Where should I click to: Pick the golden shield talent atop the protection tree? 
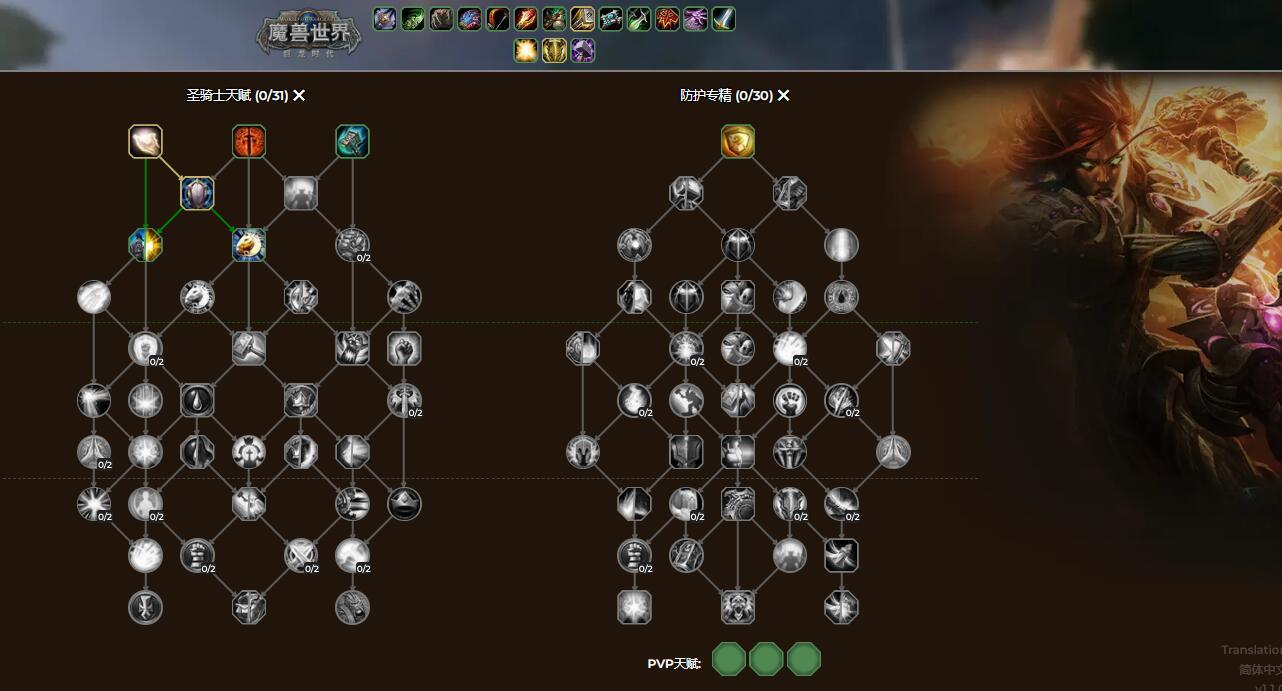(x=738, y=142)
